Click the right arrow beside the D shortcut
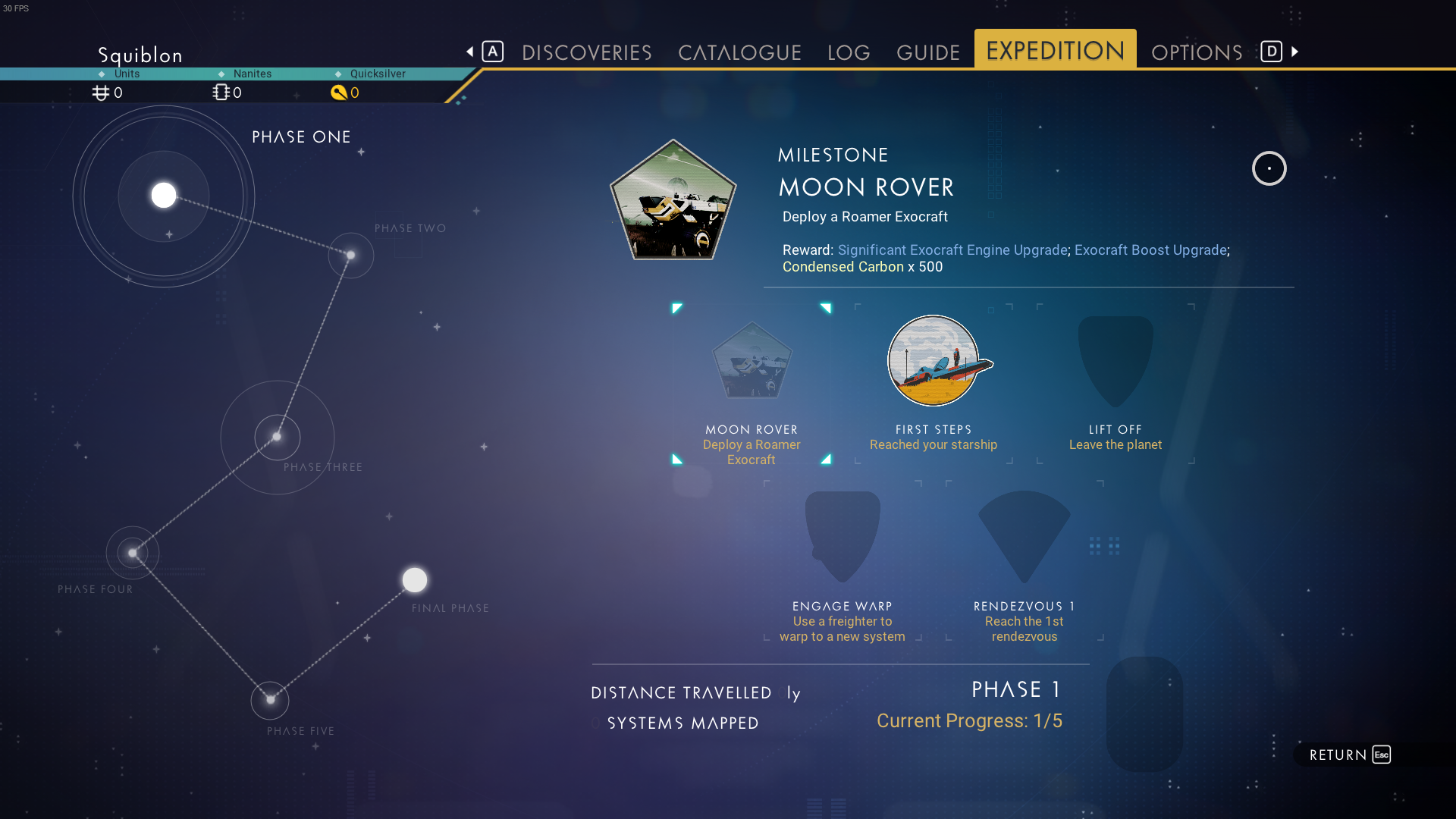Image resolution: width=1456 pixels, height=819 pixels. pos(1294,52)
